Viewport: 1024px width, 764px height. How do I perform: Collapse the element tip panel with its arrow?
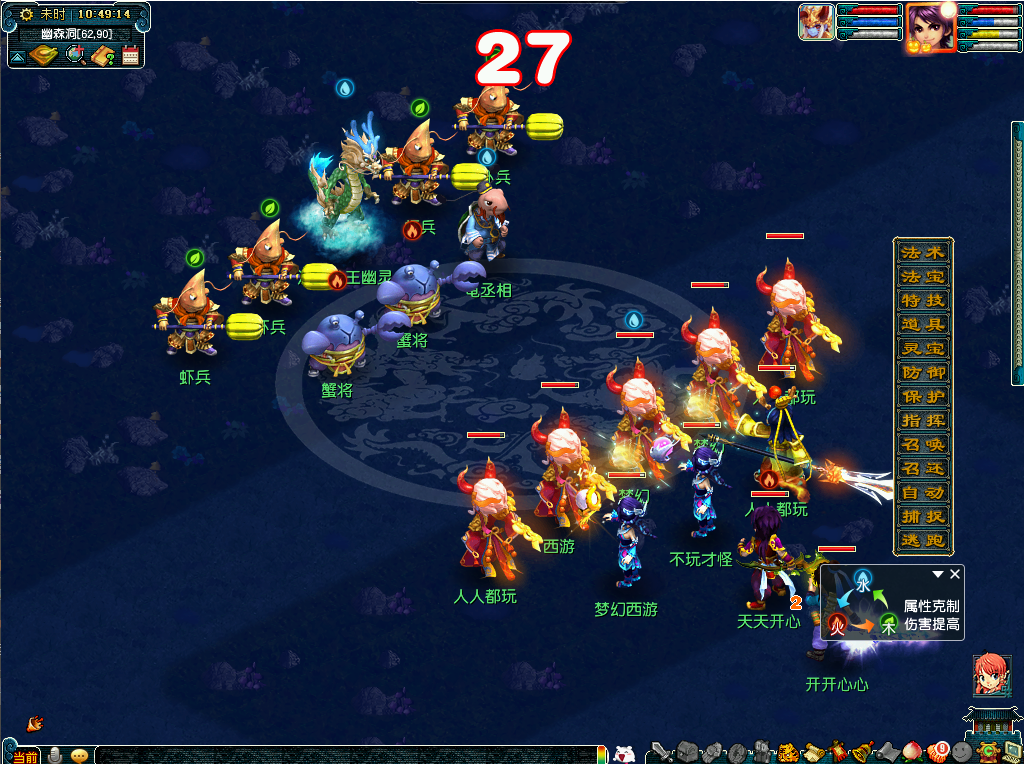(938, 575)
